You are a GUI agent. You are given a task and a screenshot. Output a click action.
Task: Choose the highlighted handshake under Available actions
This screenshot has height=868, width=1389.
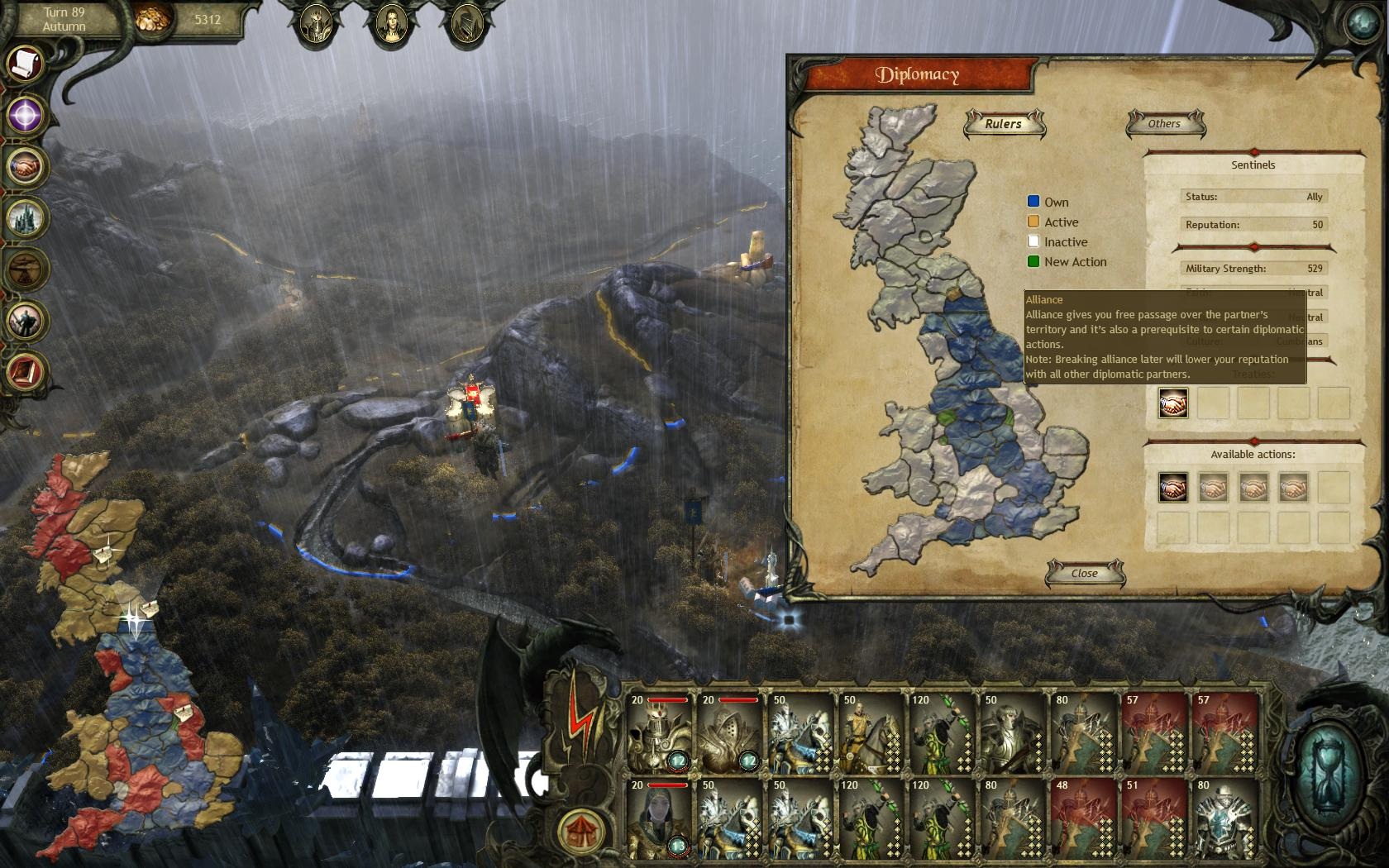point(1172,489)
